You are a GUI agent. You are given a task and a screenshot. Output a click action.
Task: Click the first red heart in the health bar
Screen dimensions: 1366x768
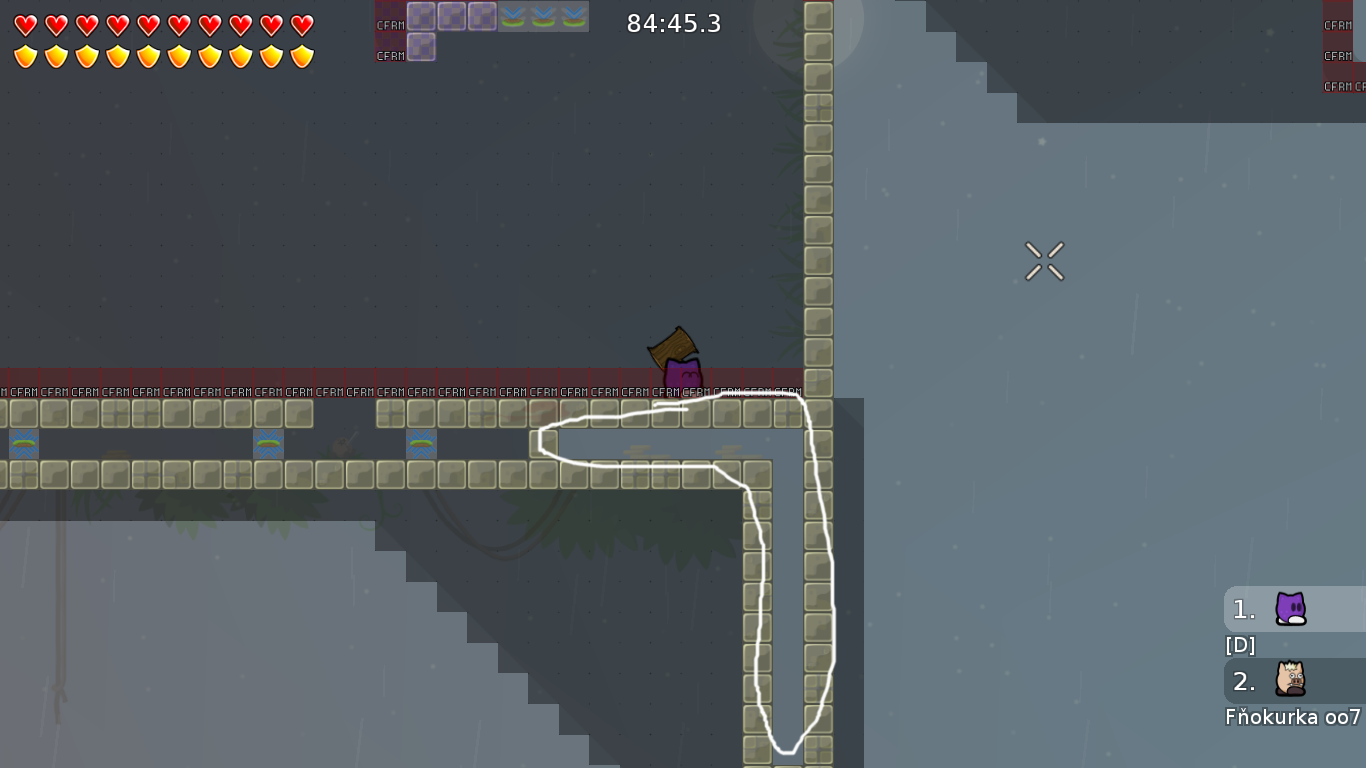pos(24,25)
